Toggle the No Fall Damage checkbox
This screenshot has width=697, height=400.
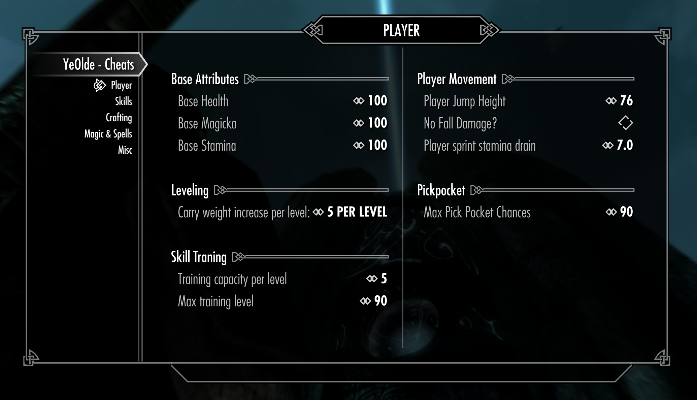625,123
